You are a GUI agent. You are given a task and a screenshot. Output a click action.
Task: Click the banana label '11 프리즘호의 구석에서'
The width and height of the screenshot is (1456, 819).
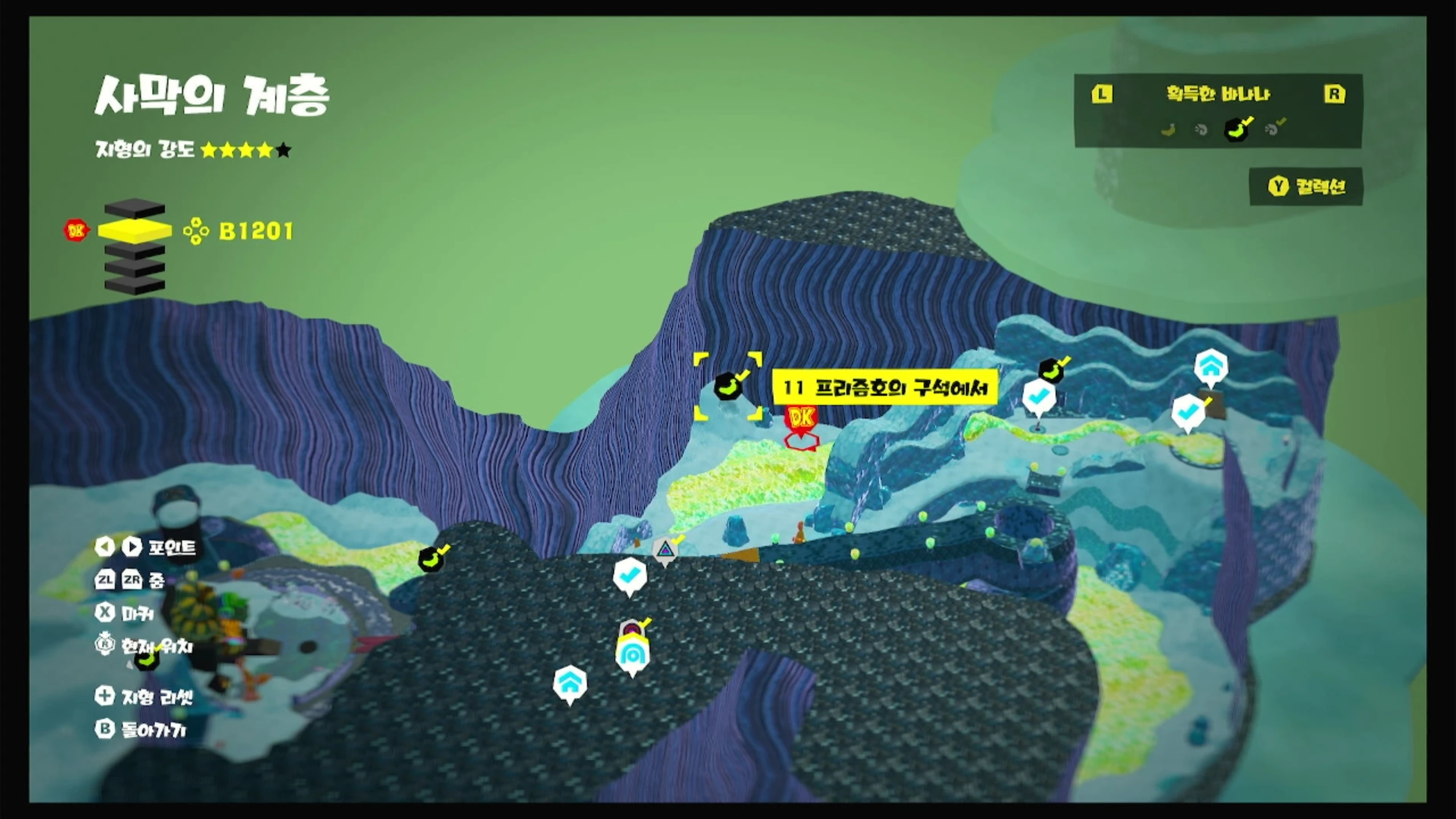coord(884,388)
